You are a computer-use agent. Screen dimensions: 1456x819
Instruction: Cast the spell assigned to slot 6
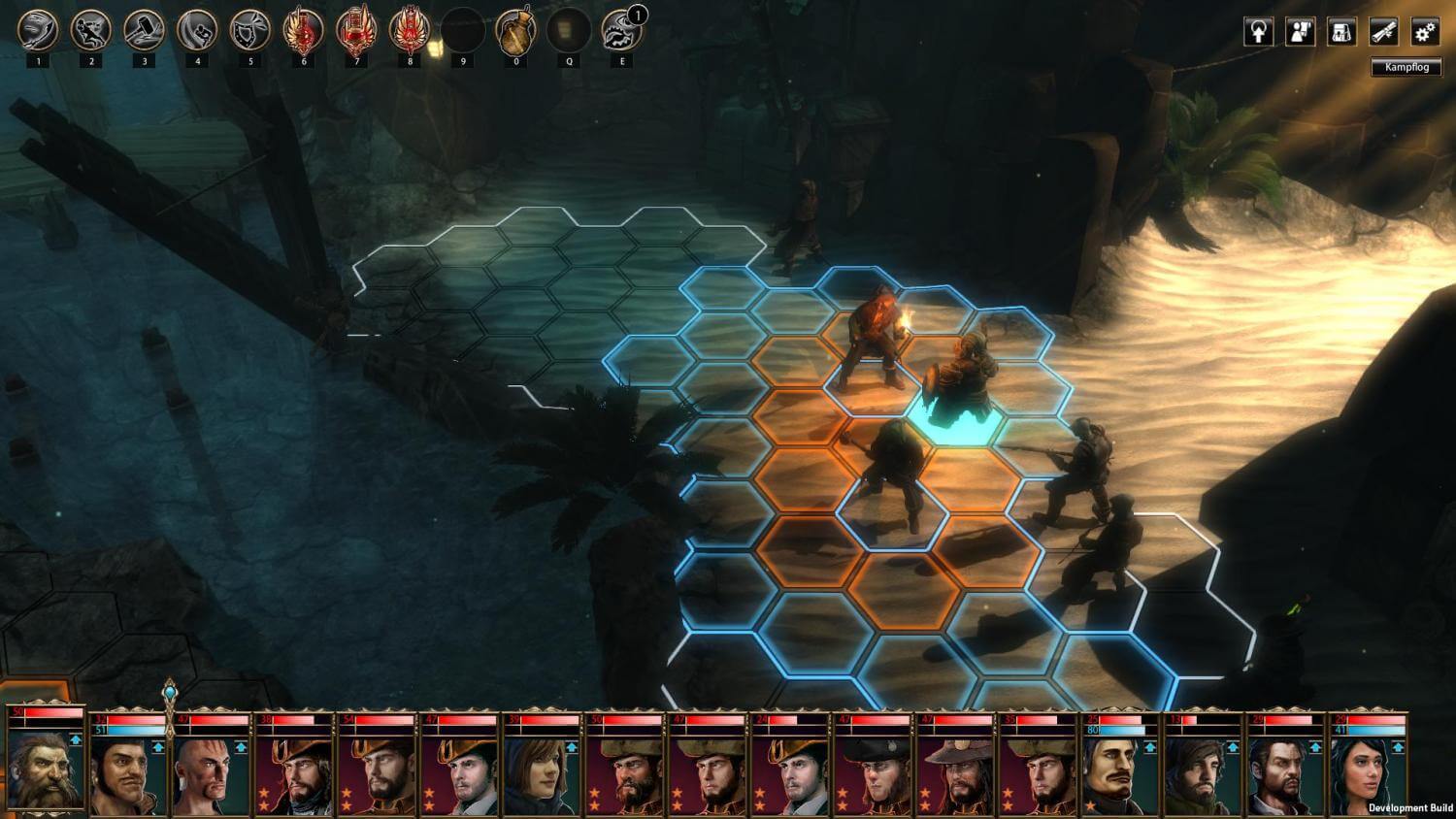(304, 29)
